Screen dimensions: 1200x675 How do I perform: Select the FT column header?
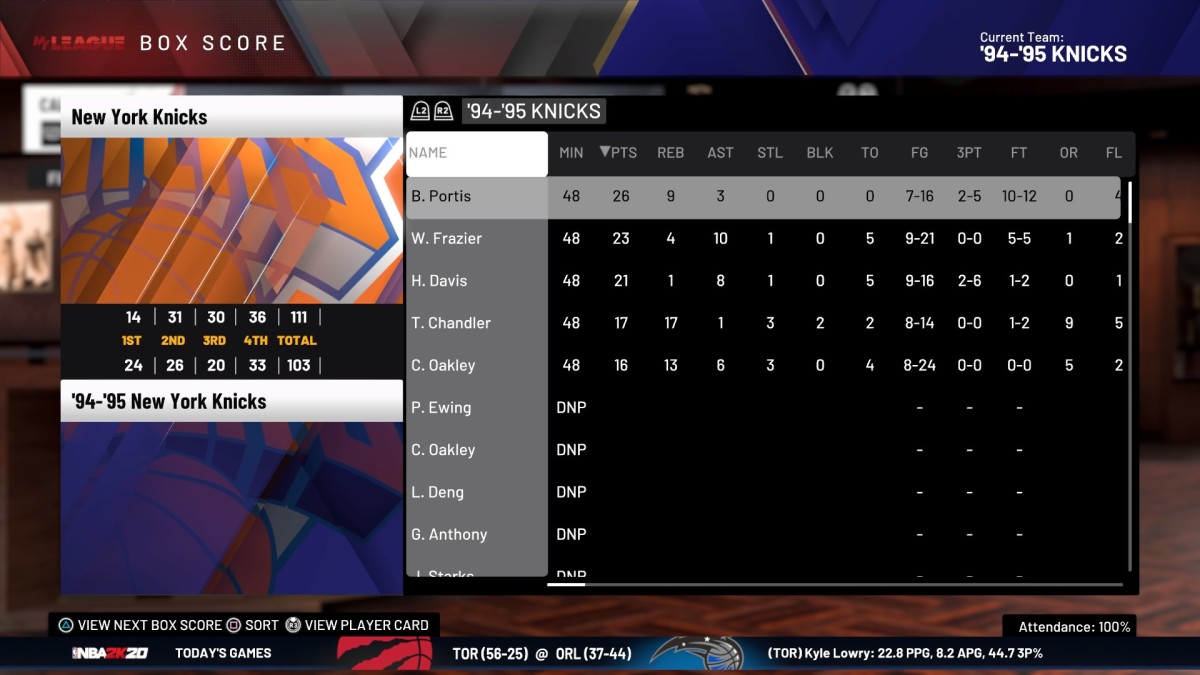[1019, 153]
